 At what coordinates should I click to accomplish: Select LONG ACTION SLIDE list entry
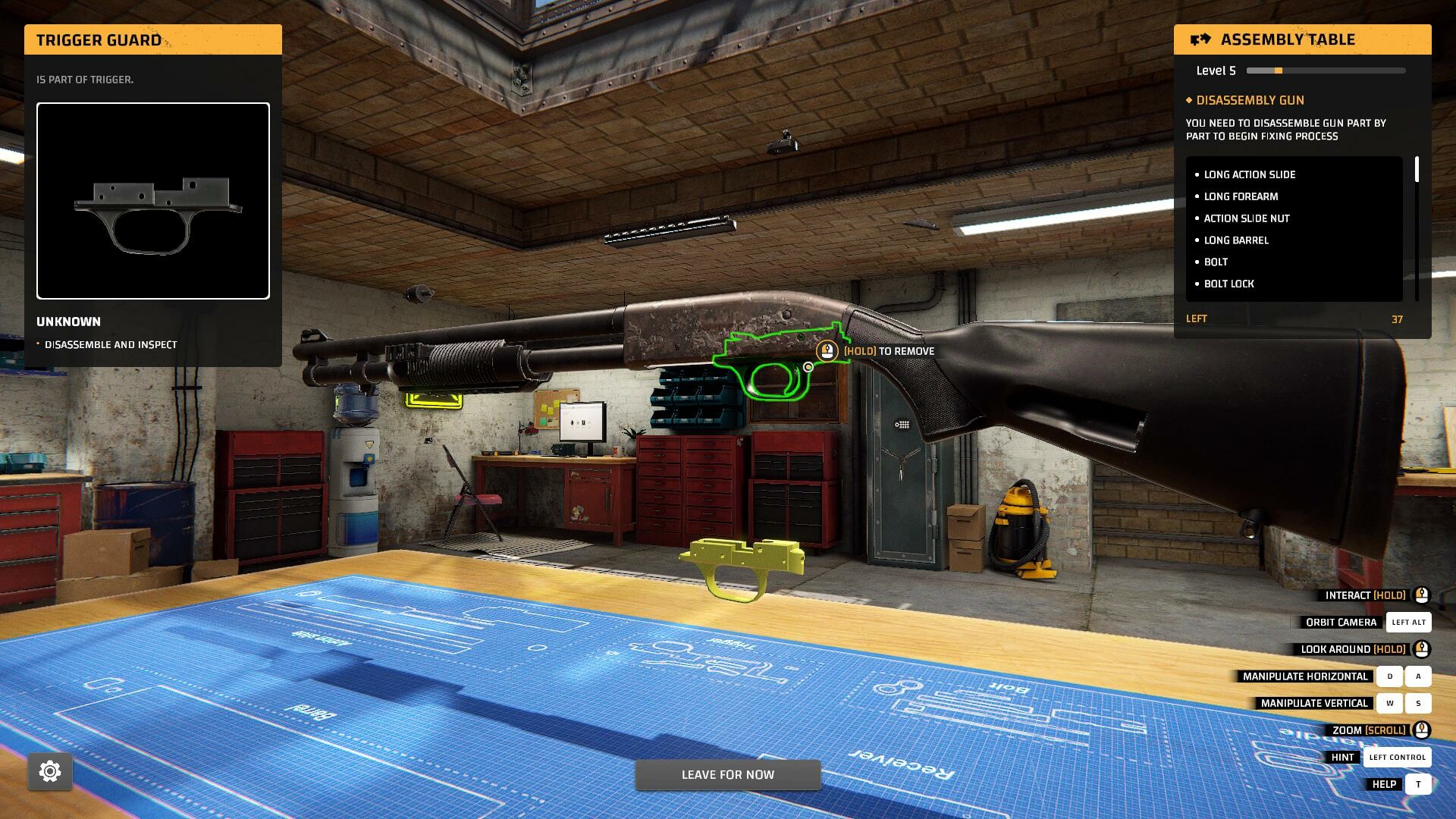(x=1249, y=174)
